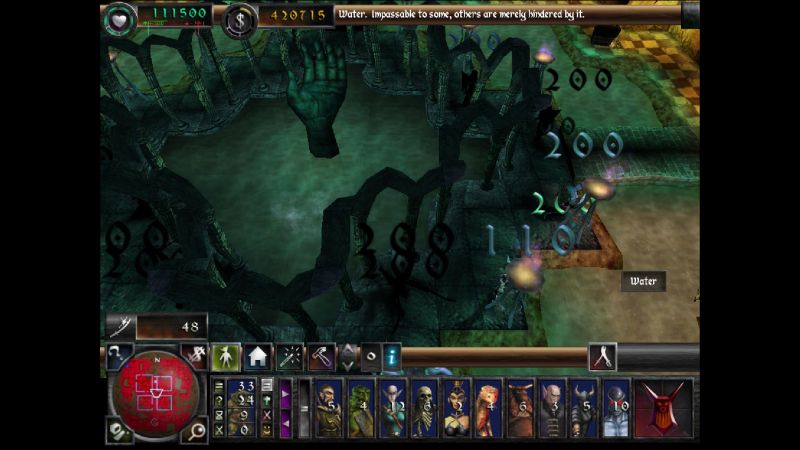Click the question mark hook button
Image resolution: width=800 pixels, height=450 pixels.
pos(117,355)
